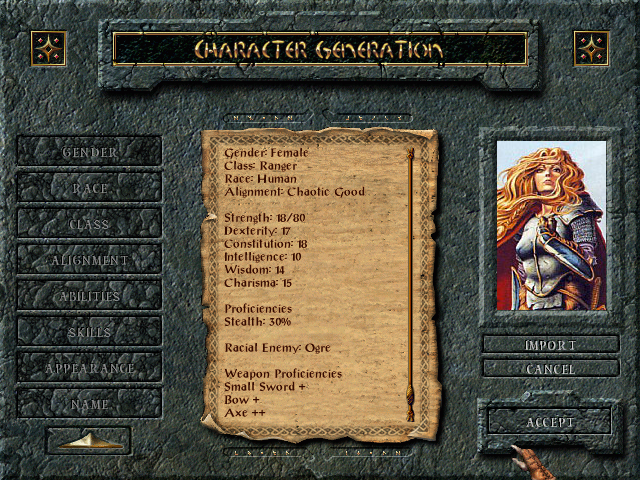Viewport: 640px width, 480px height.
Task: Click the Abilities button
Action: point(89,296)
